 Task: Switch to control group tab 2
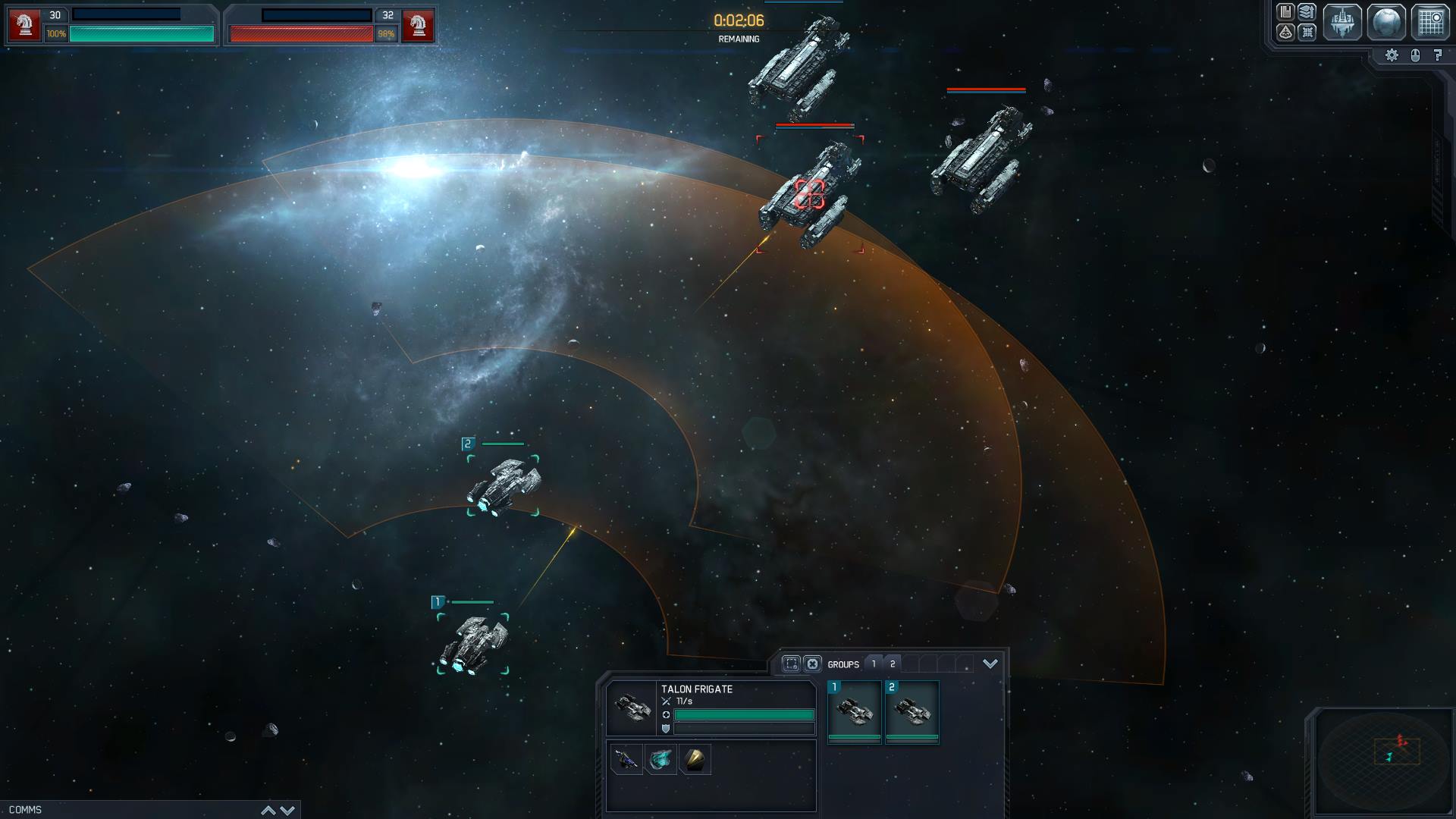(x=893, y=664)
